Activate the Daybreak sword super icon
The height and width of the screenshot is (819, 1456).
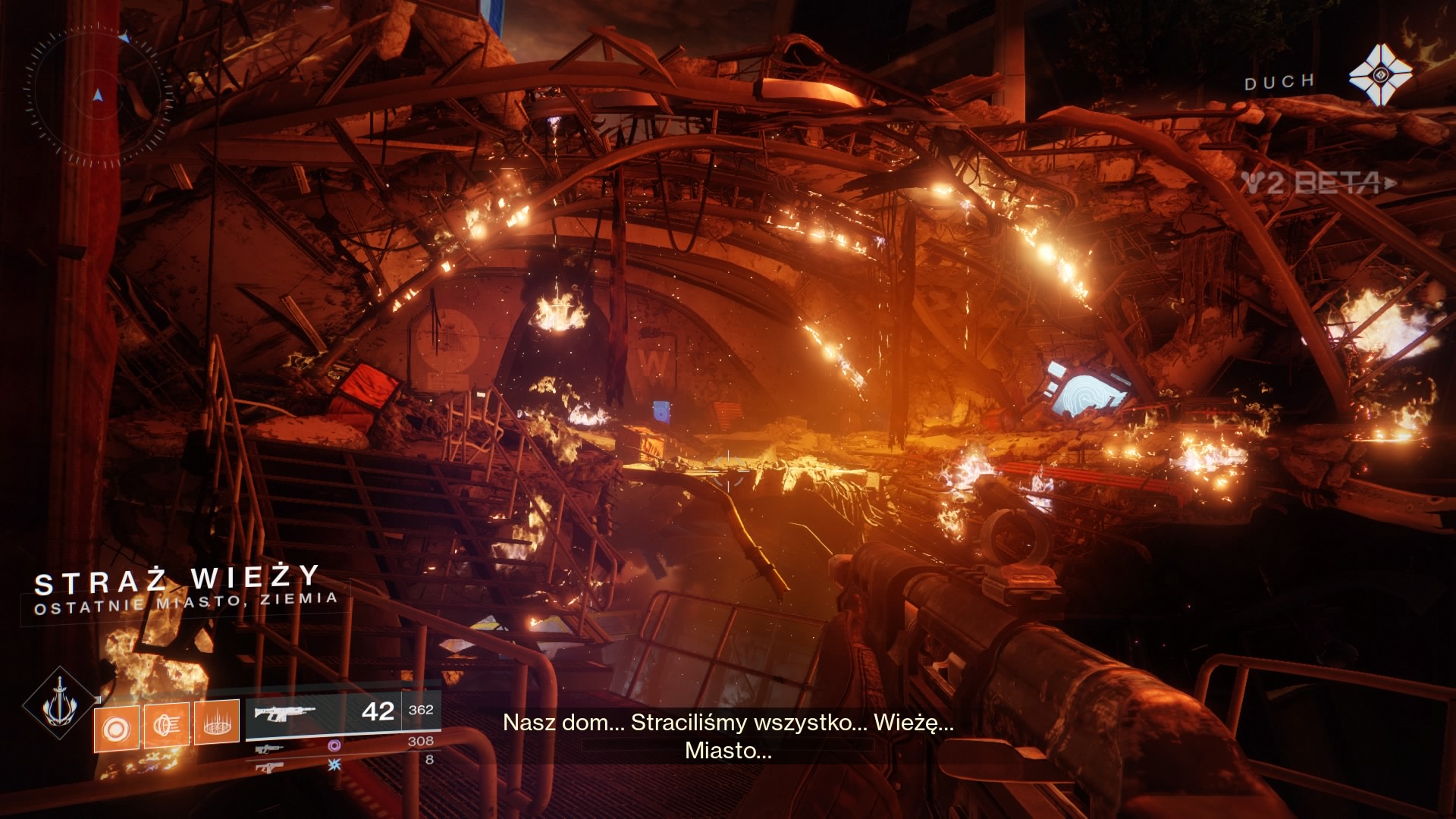click(x=59, y=705)
